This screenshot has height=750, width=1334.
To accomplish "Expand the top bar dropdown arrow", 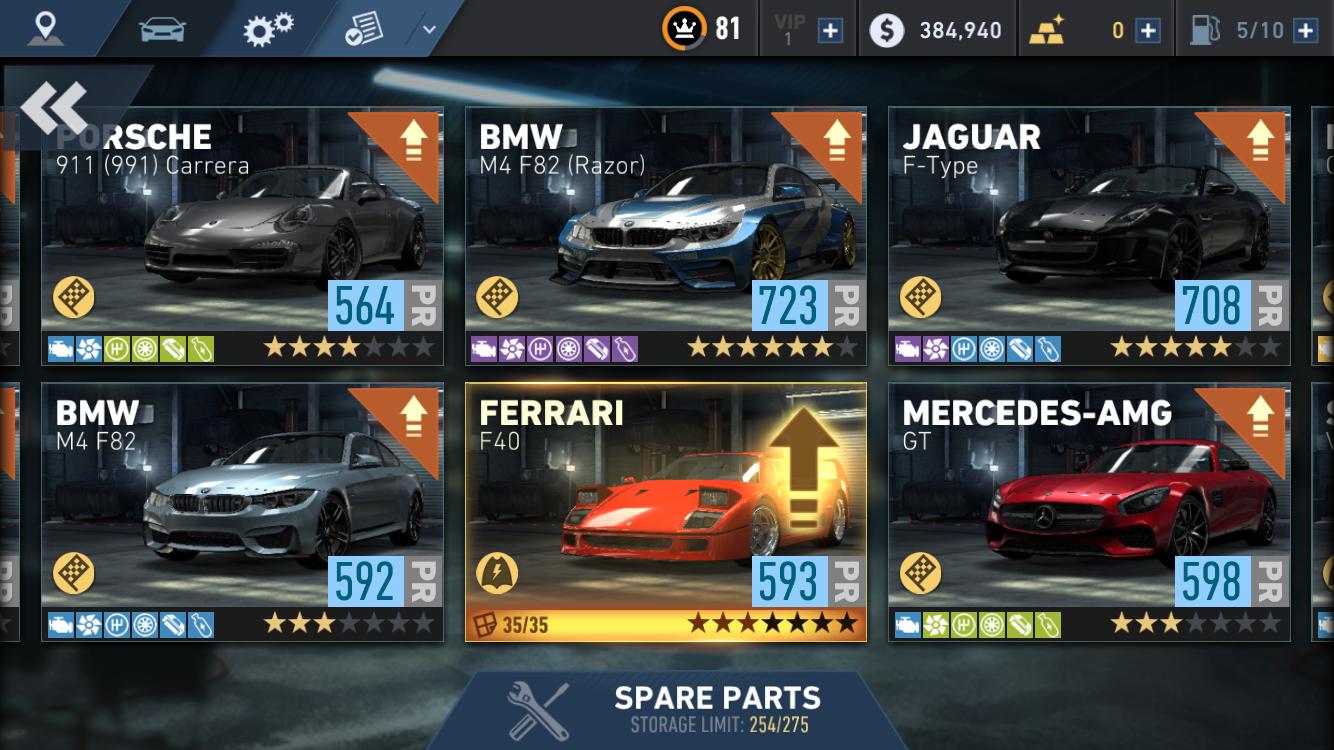I will 429,29.
